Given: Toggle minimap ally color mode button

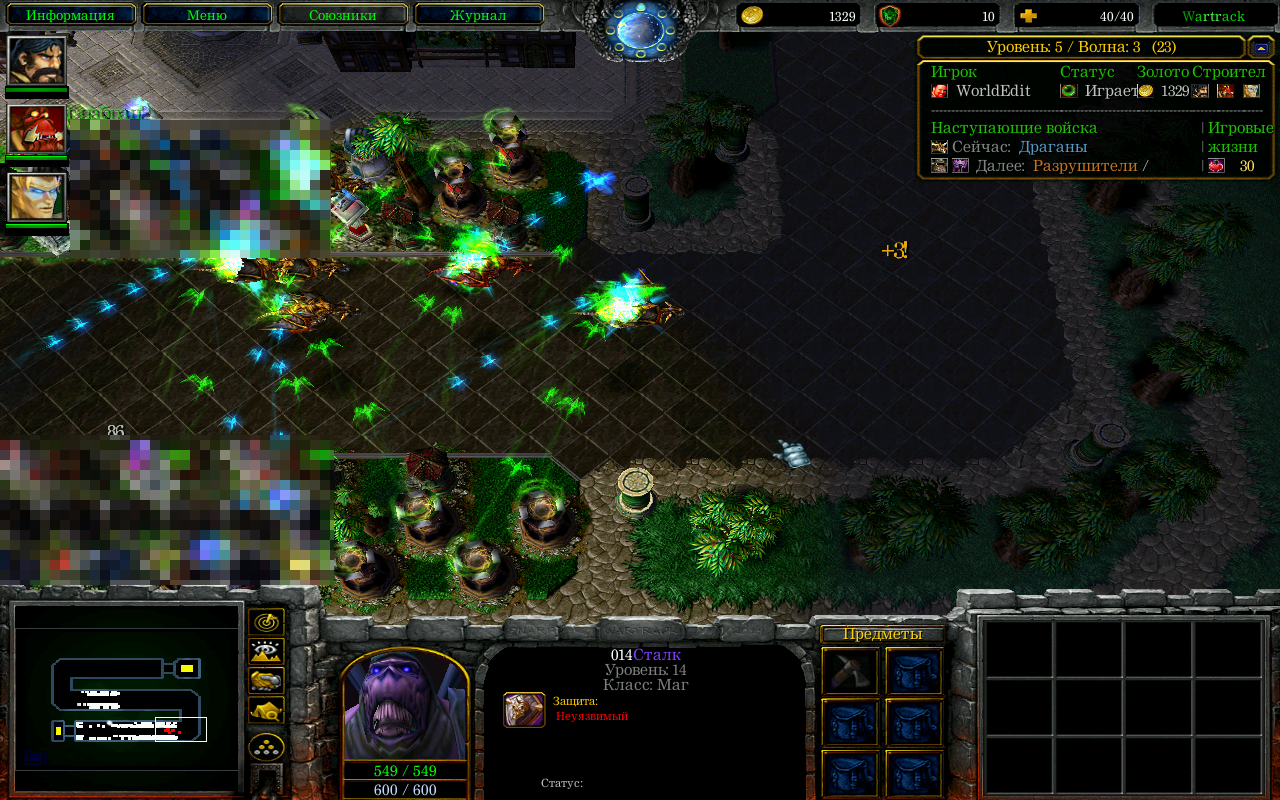Looking at the screenshot, I should 266,681.
